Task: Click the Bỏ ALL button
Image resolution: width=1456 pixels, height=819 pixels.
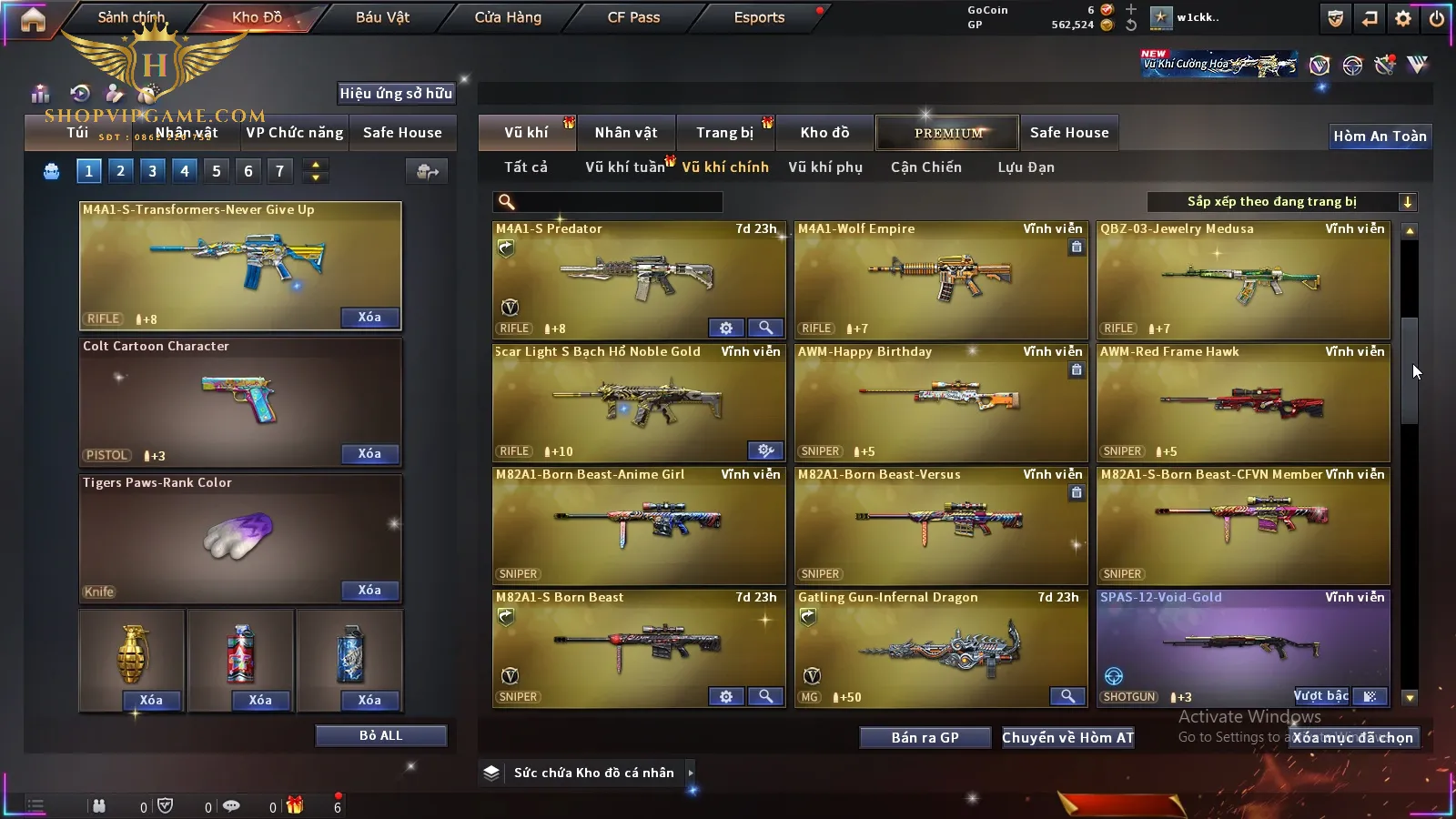Action: (380, 735)
